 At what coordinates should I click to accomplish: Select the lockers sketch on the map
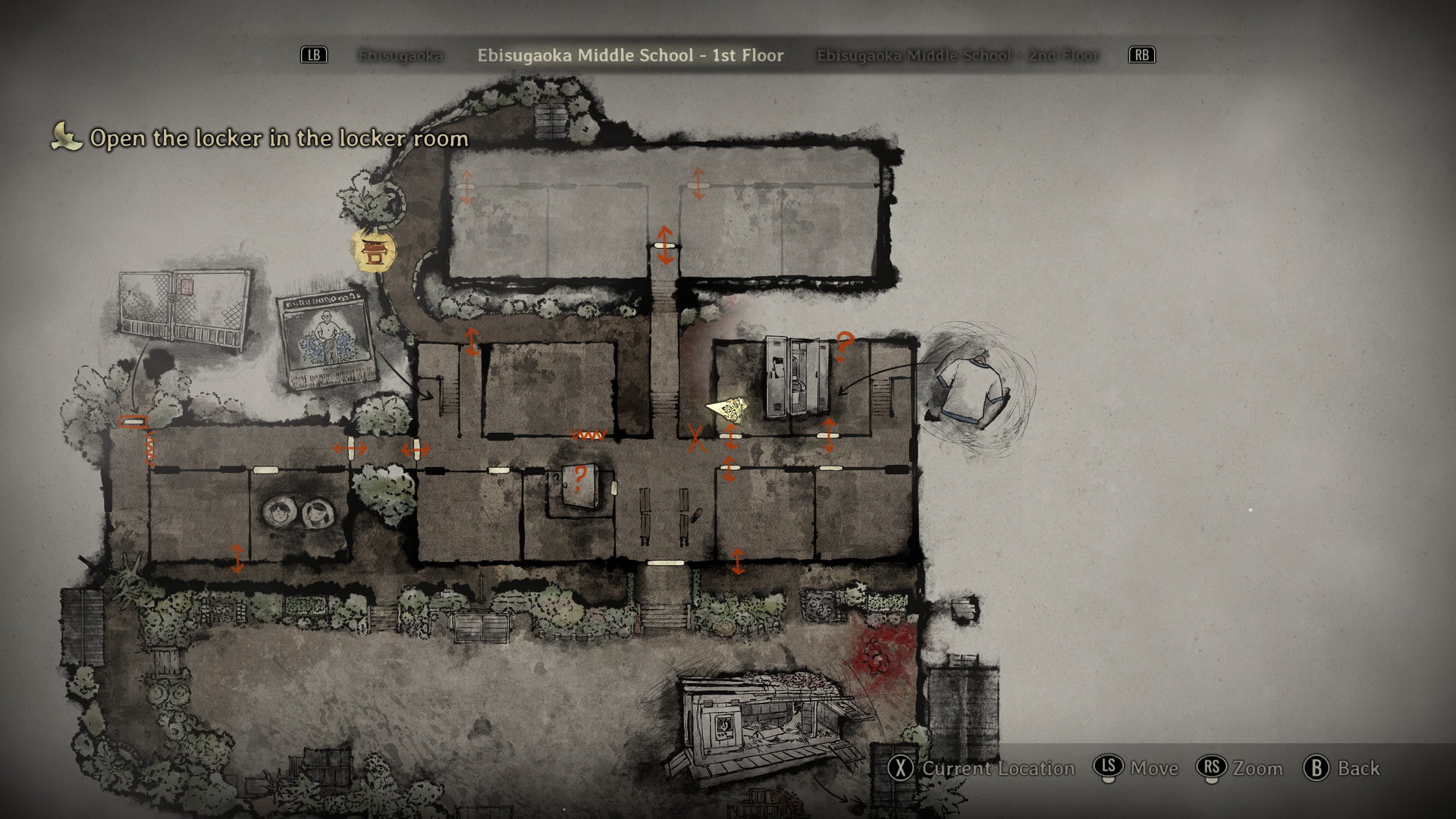pyautogui.click(x=796, y=377)
